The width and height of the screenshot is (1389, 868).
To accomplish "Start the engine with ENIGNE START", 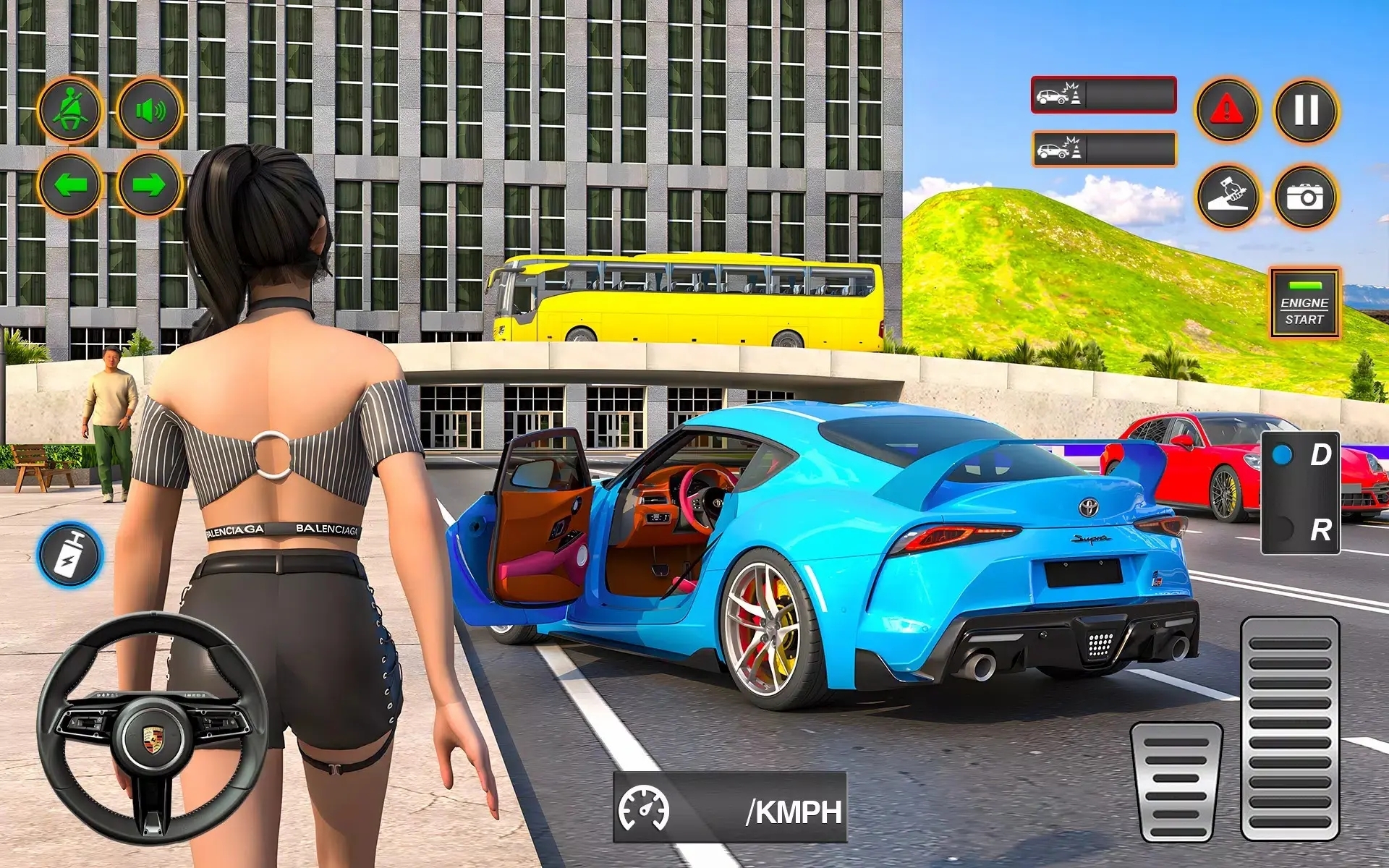I will click(1304, 303).
